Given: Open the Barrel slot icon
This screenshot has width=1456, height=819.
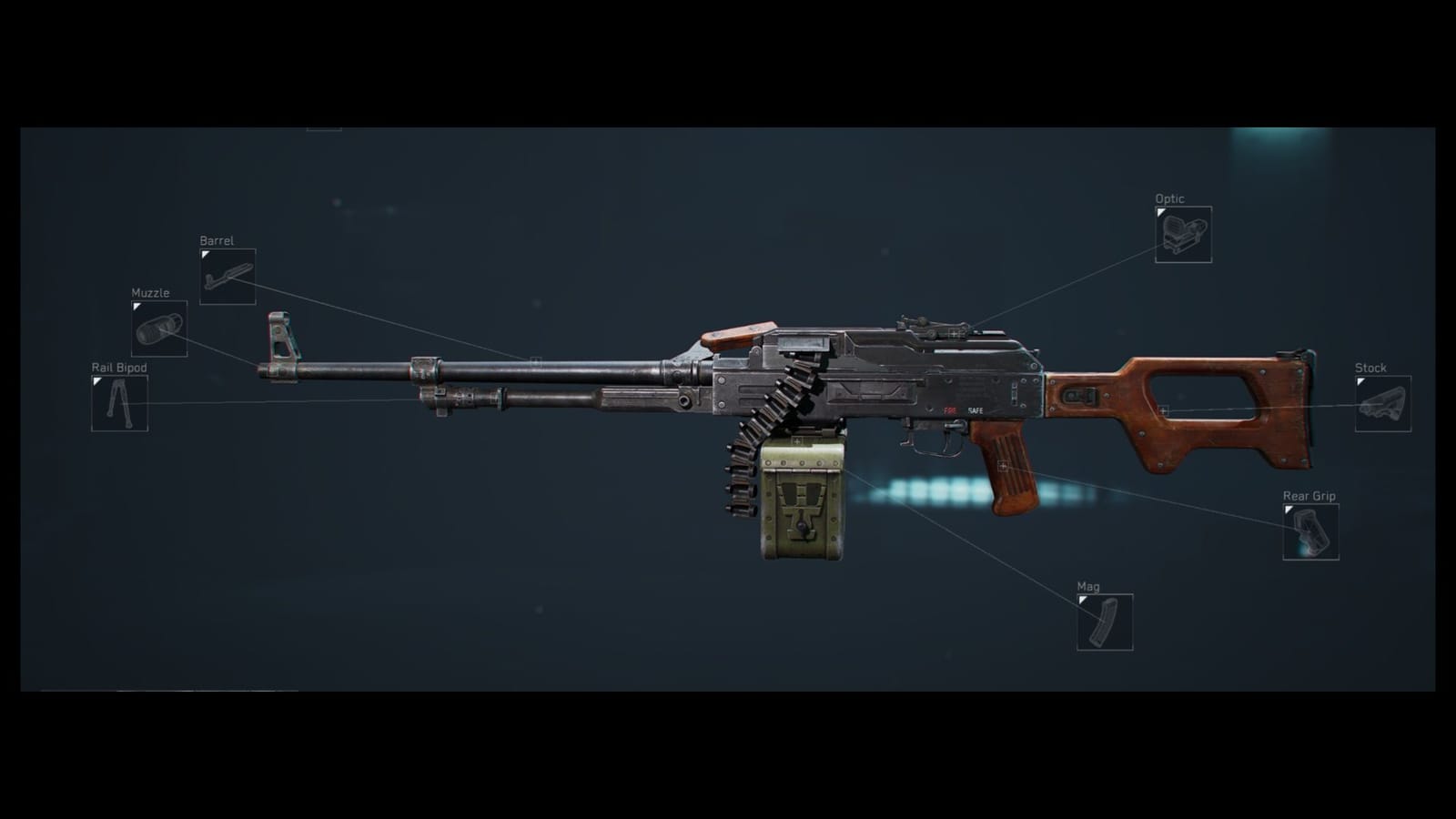Looking at the screenshot, I should point(227,278).
